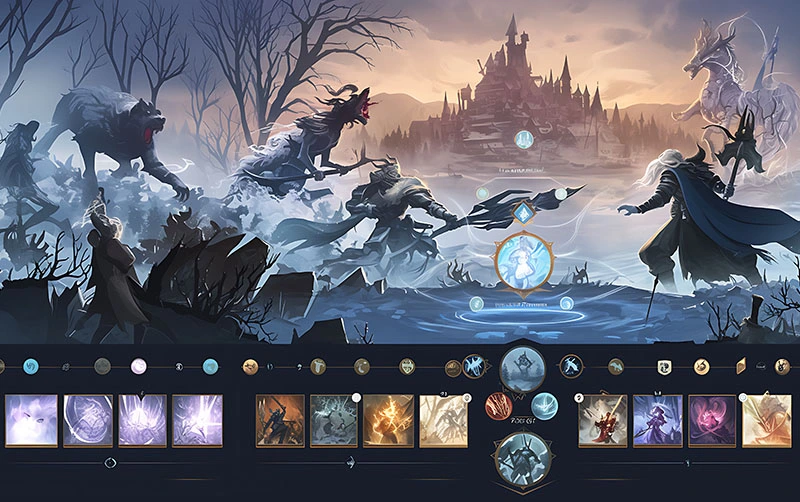Click the diamond-shaped ice rune icon
The width and height of the screenshot is (800, 502).
524,212
